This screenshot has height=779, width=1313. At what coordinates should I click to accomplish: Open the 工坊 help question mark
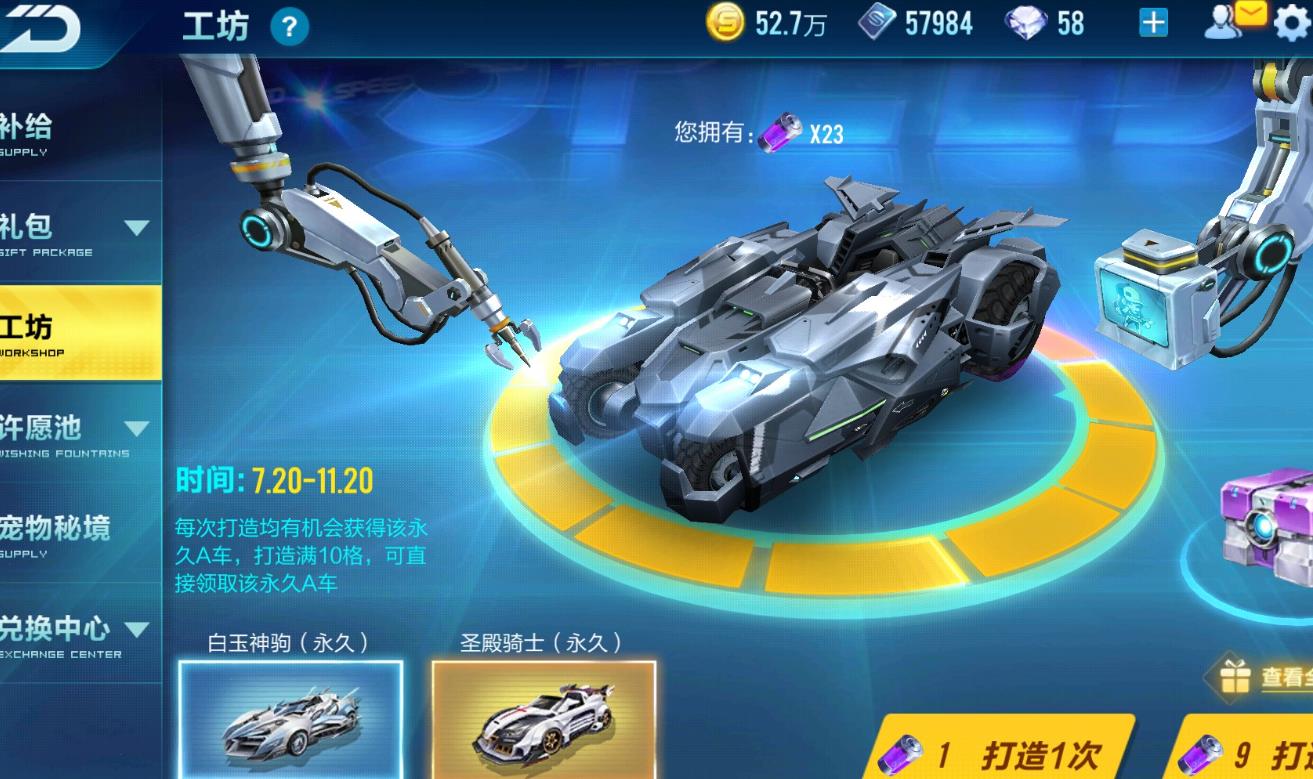pyautogui.click(x=290, y=27)
